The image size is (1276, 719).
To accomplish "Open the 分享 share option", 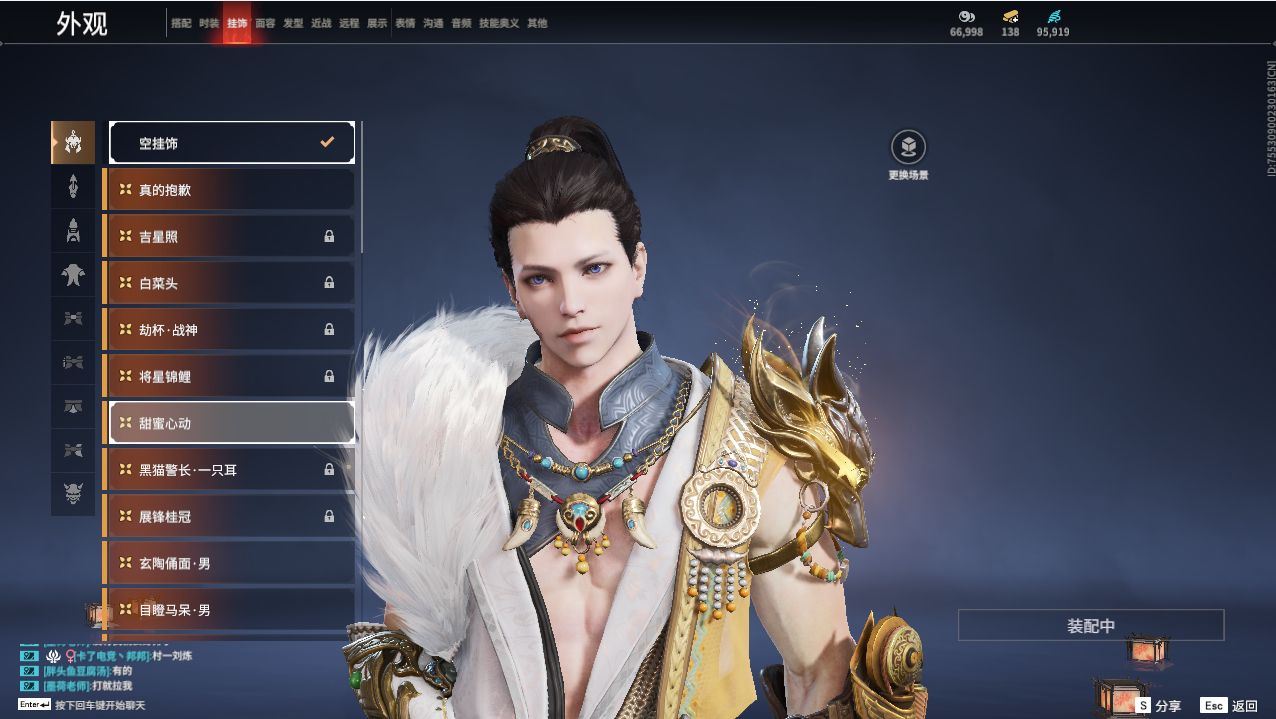I will pyautogui.click(x=1158, y=706).
